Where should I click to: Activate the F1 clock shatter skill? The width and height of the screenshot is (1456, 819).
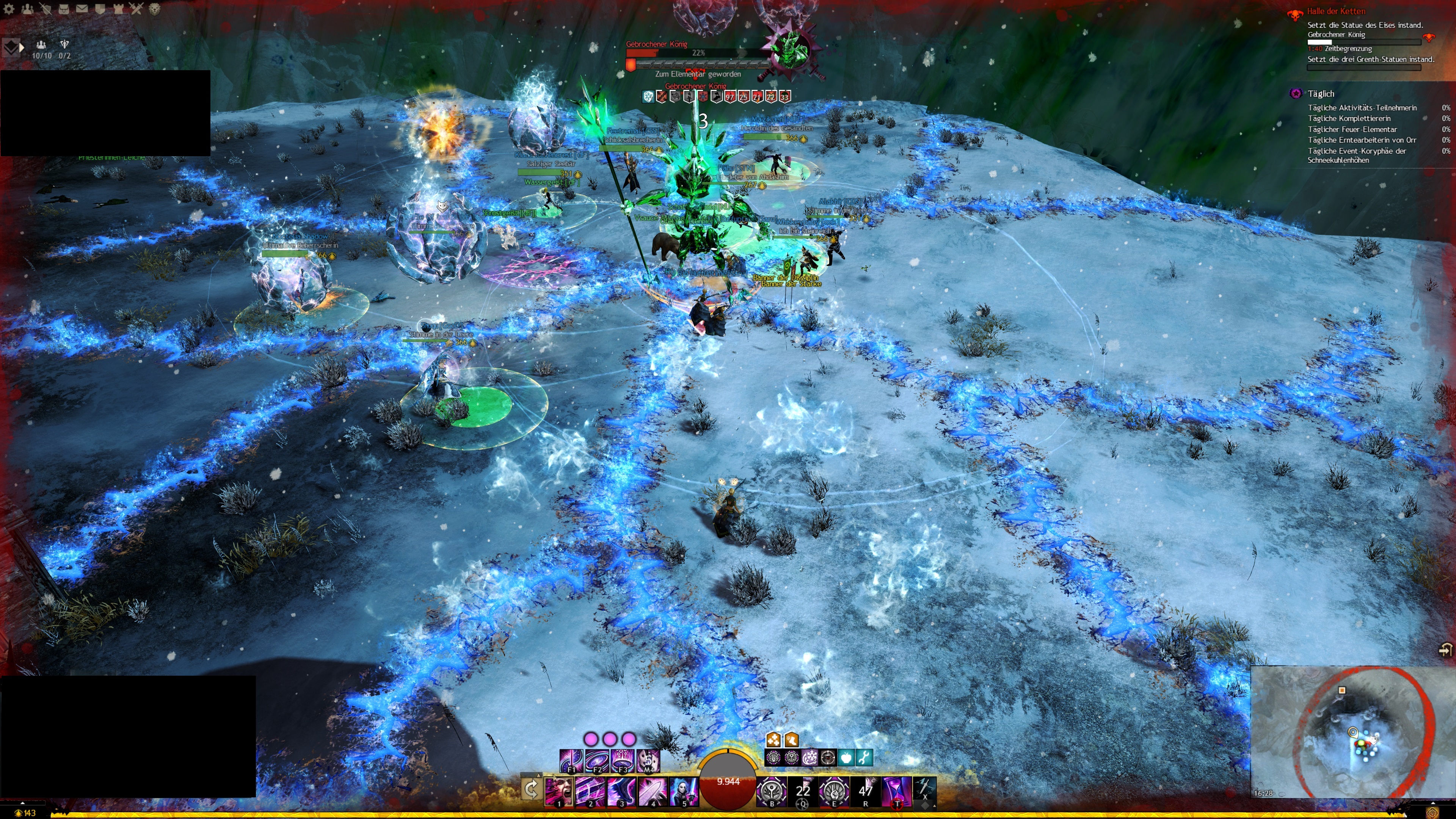click(571, 760)
